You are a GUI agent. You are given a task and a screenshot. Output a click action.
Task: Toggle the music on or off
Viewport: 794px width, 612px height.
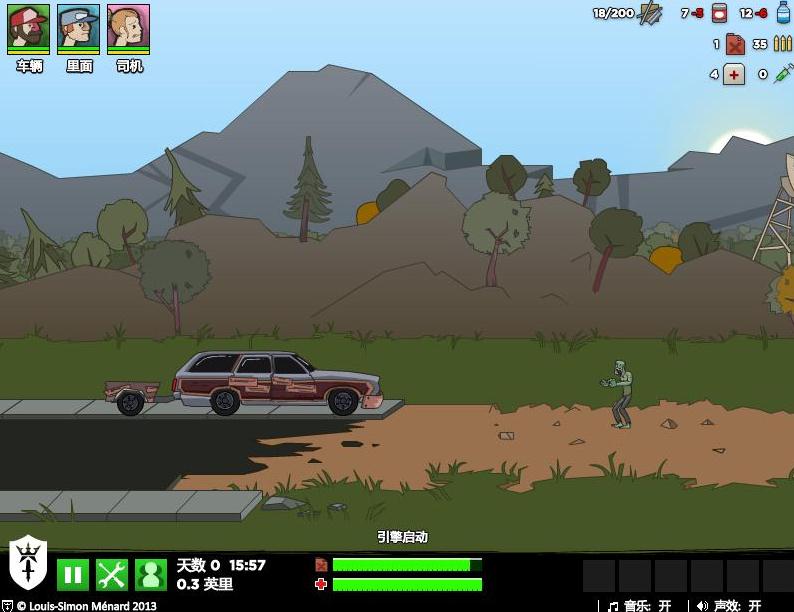(x=640, y=605)
